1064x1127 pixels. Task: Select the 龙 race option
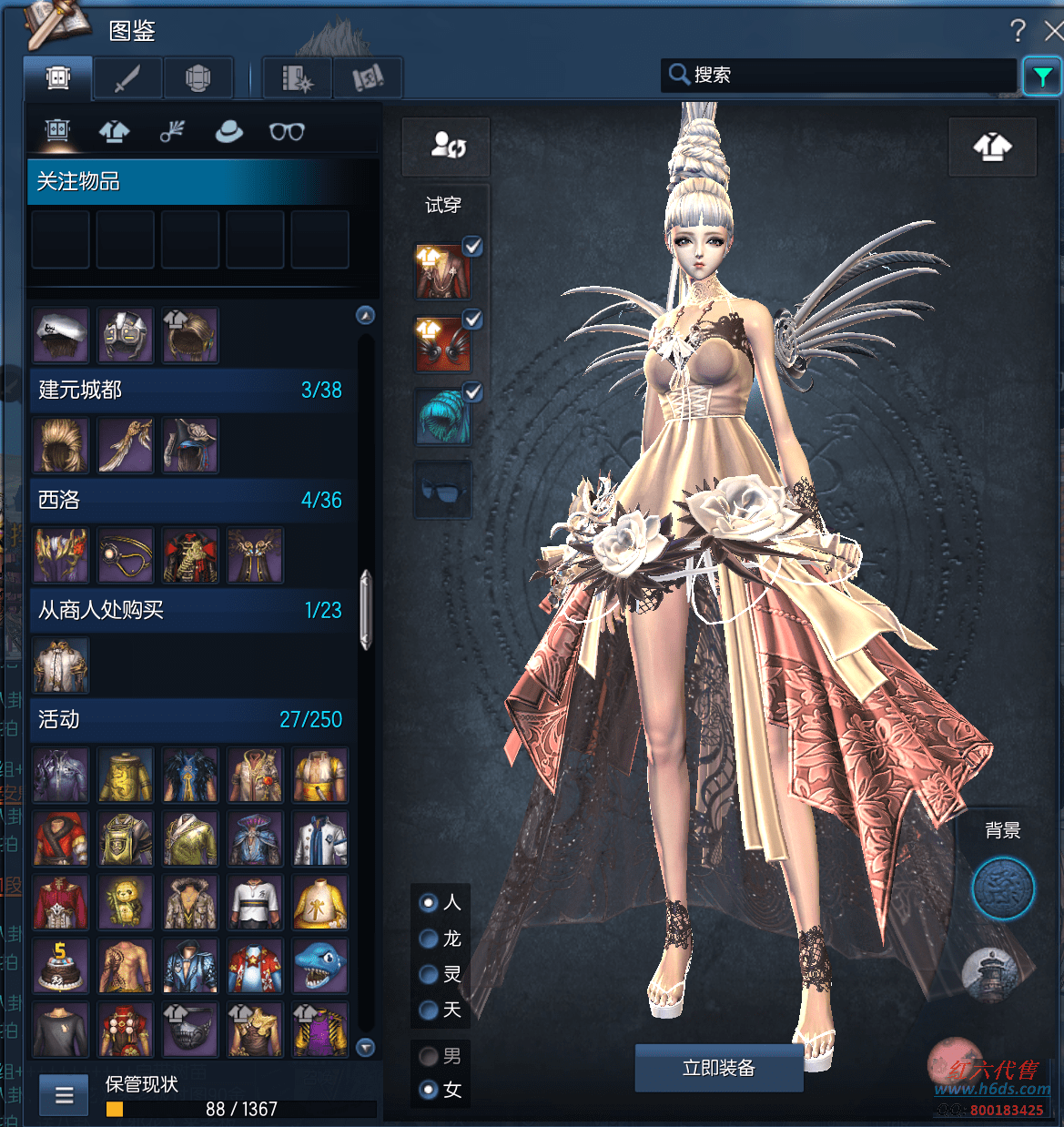point(429,939)
